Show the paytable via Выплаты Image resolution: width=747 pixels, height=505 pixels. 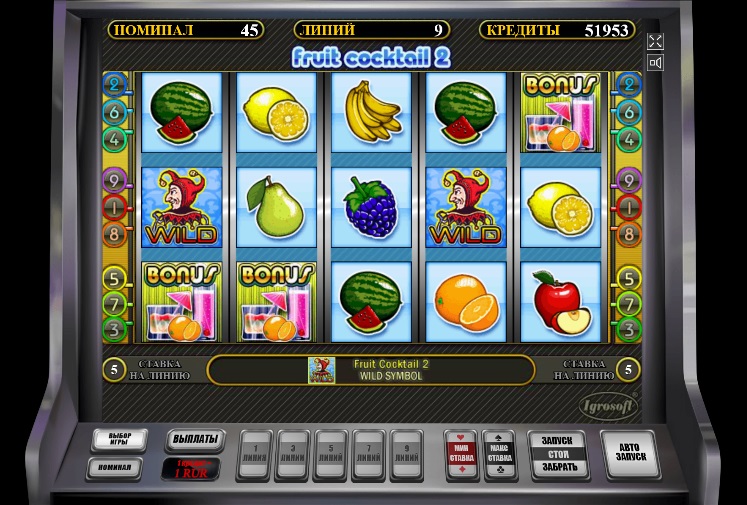(x=194, y=440)
